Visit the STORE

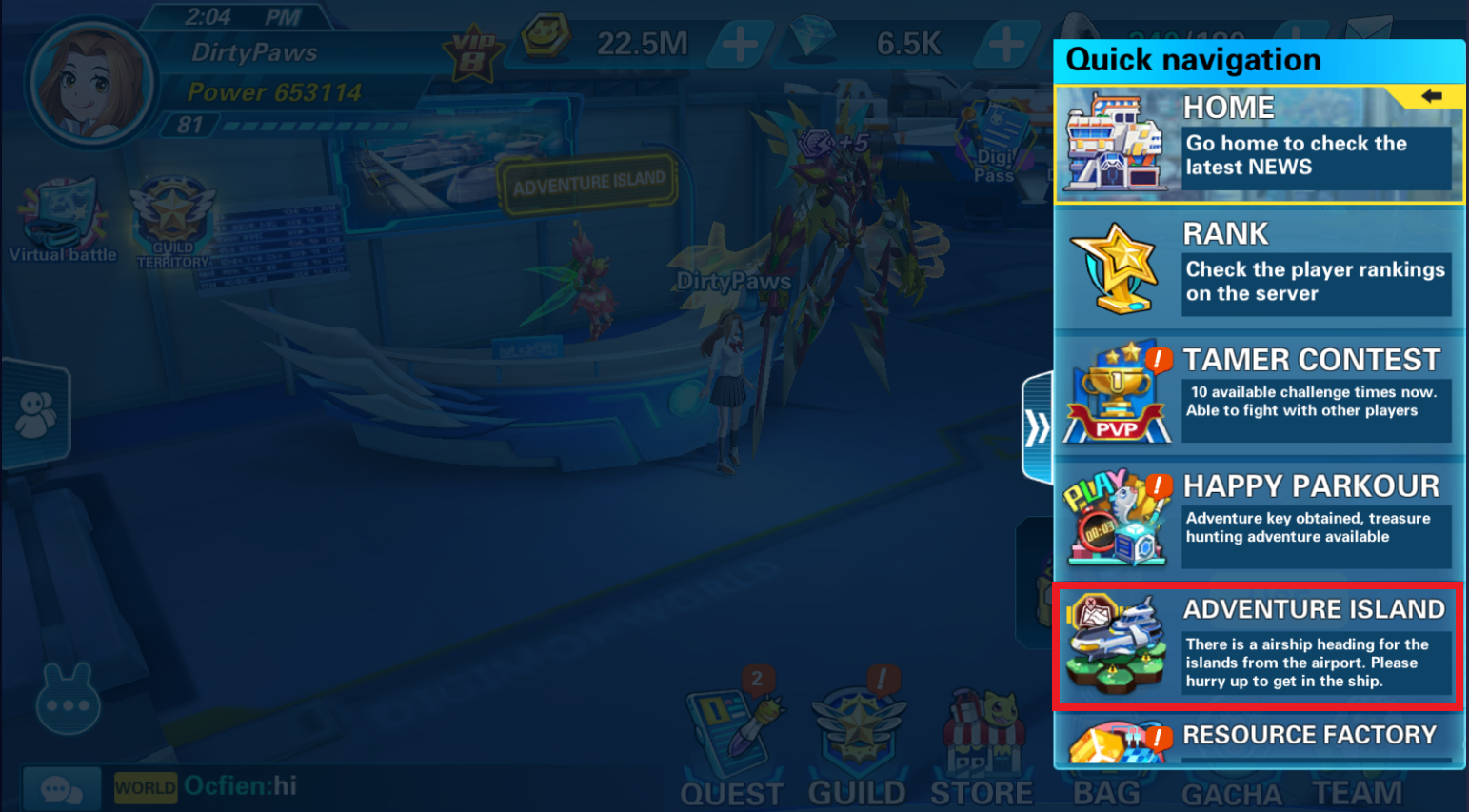(982, 752)
